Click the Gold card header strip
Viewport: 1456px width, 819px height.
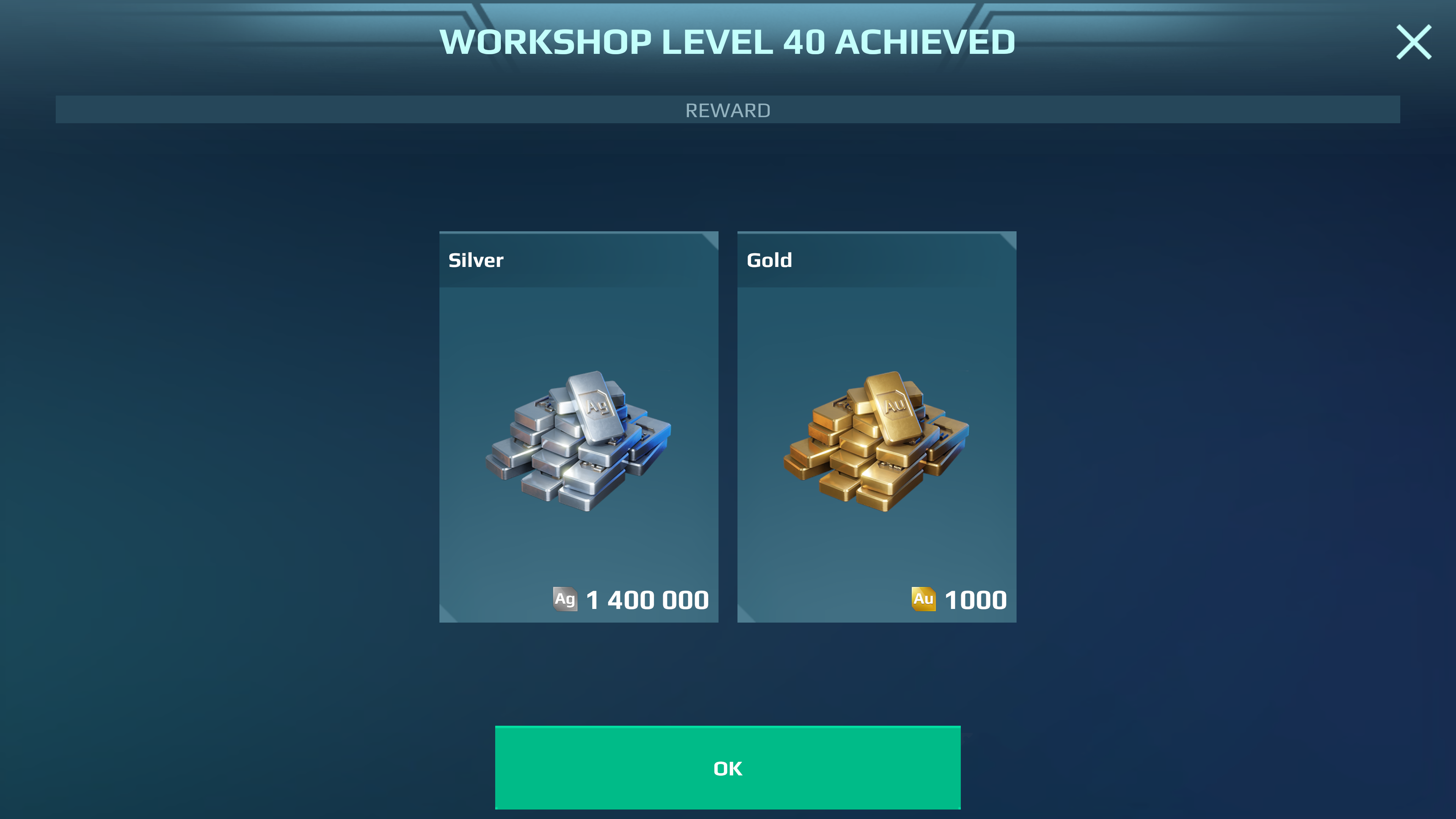(876, 260)
